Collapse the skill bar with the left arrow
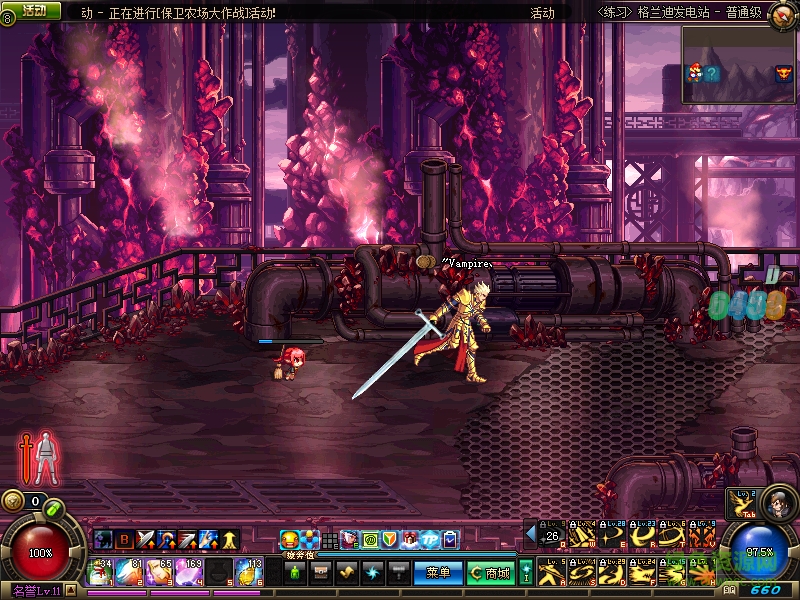Viewport: 800px width, 600px height. [x=530, y=536]
